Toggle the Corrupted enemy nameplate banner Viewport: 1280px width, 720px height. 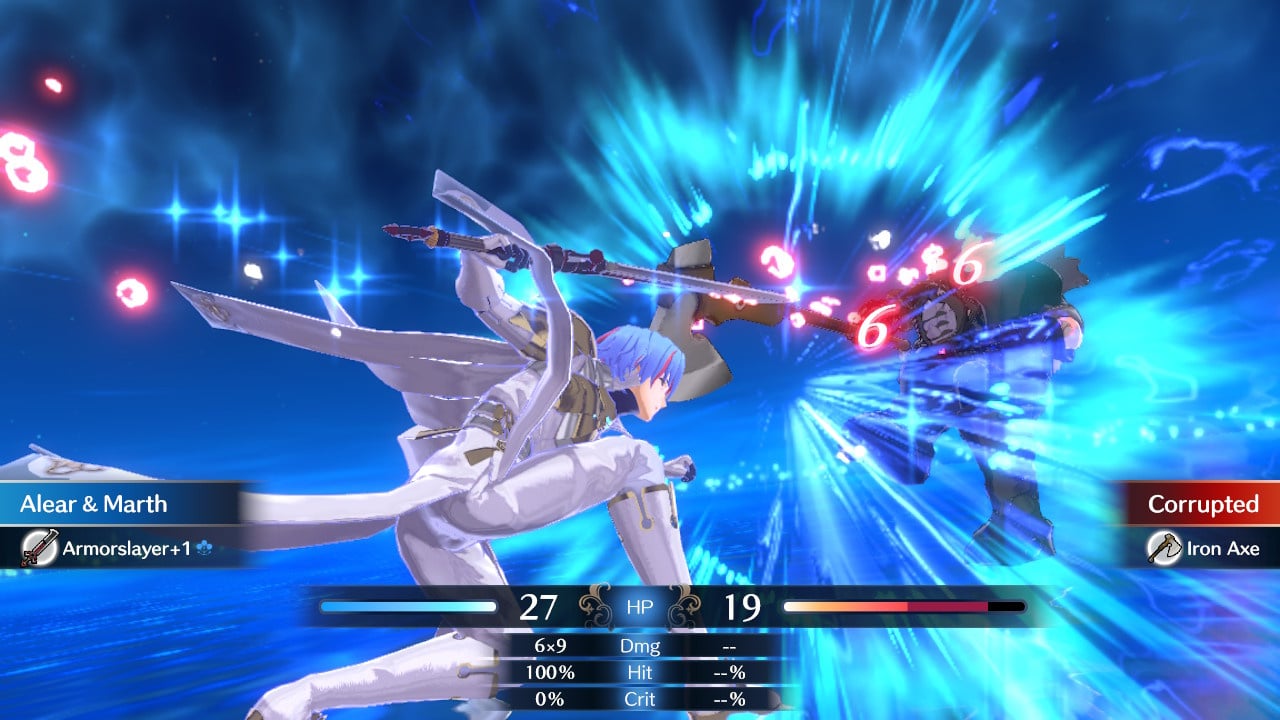tap(1200, 505)
